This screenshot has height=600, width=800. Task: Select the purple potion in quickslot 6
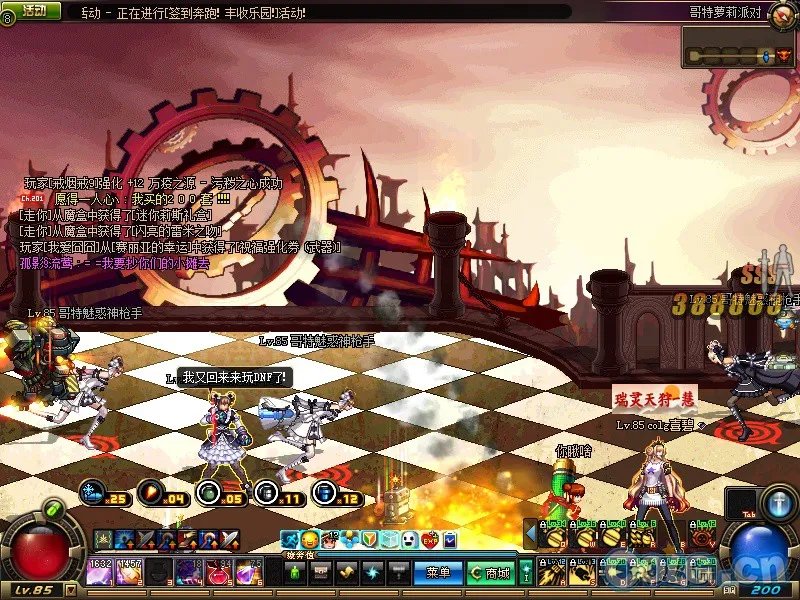pos(249,572)
